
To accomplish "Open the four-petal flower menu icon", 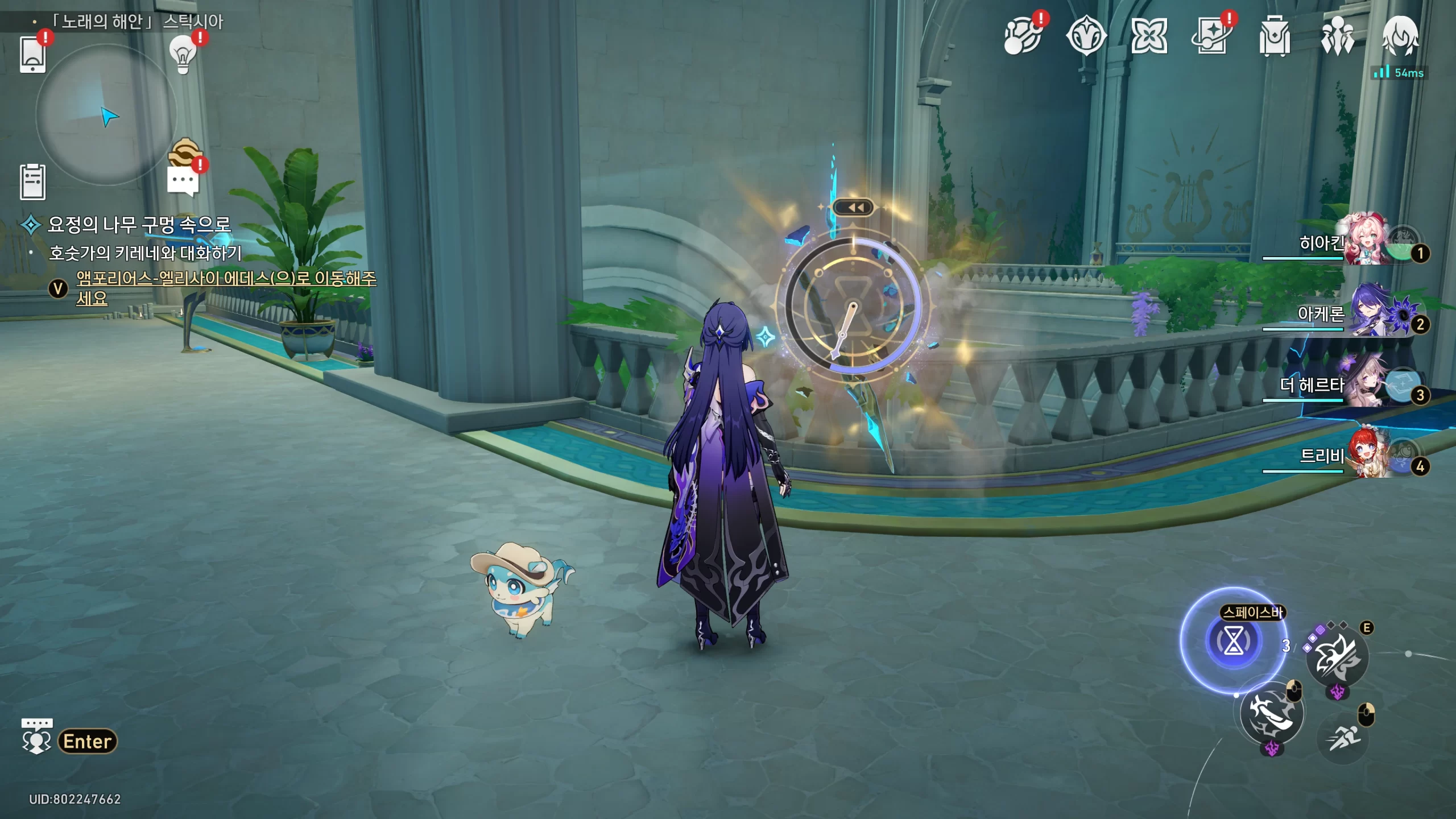I will tap(1149, 36).
